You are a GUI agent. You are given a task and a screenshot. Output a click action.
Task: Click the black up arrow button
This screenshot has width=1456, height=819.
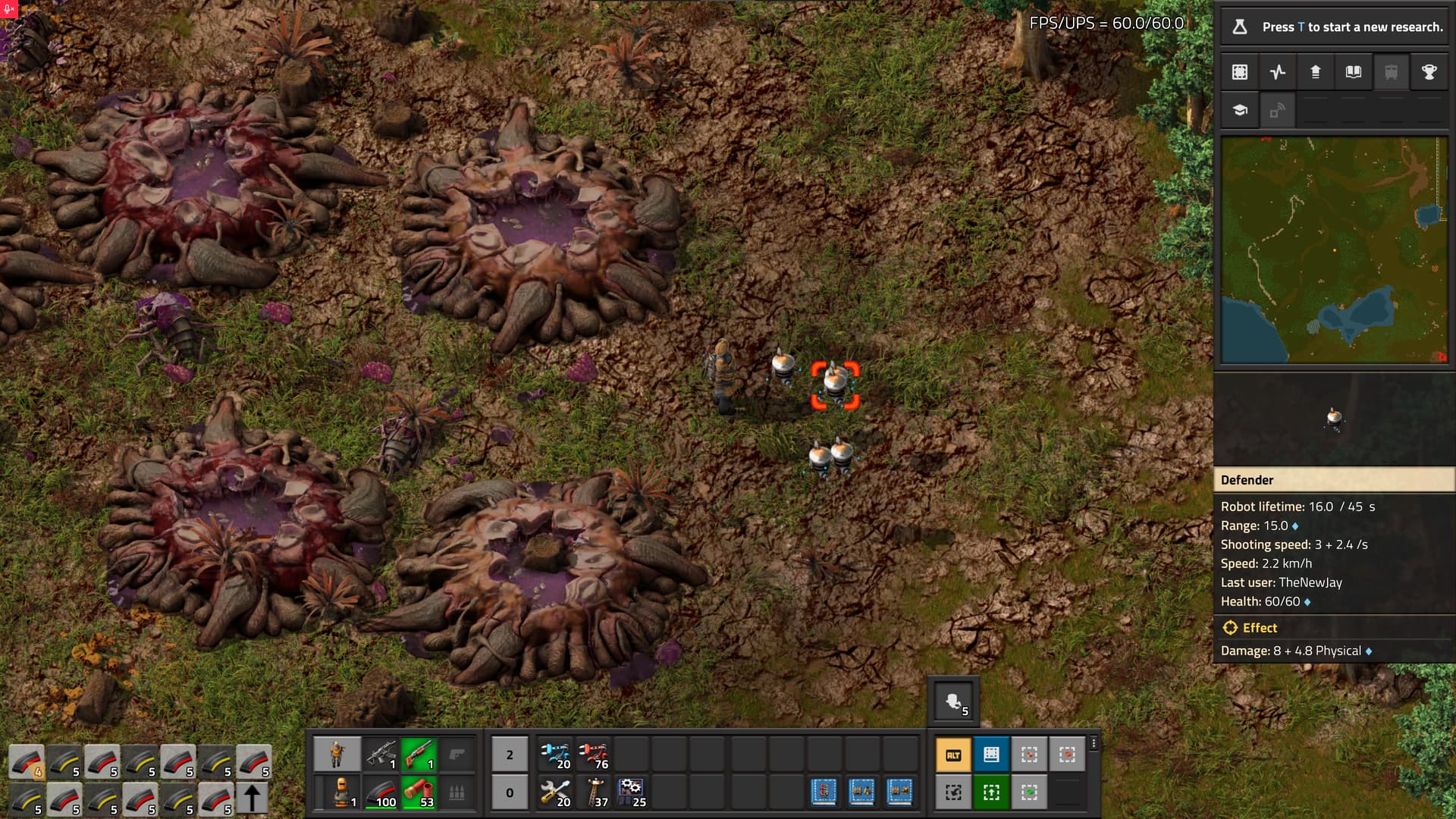coord(253,799)
